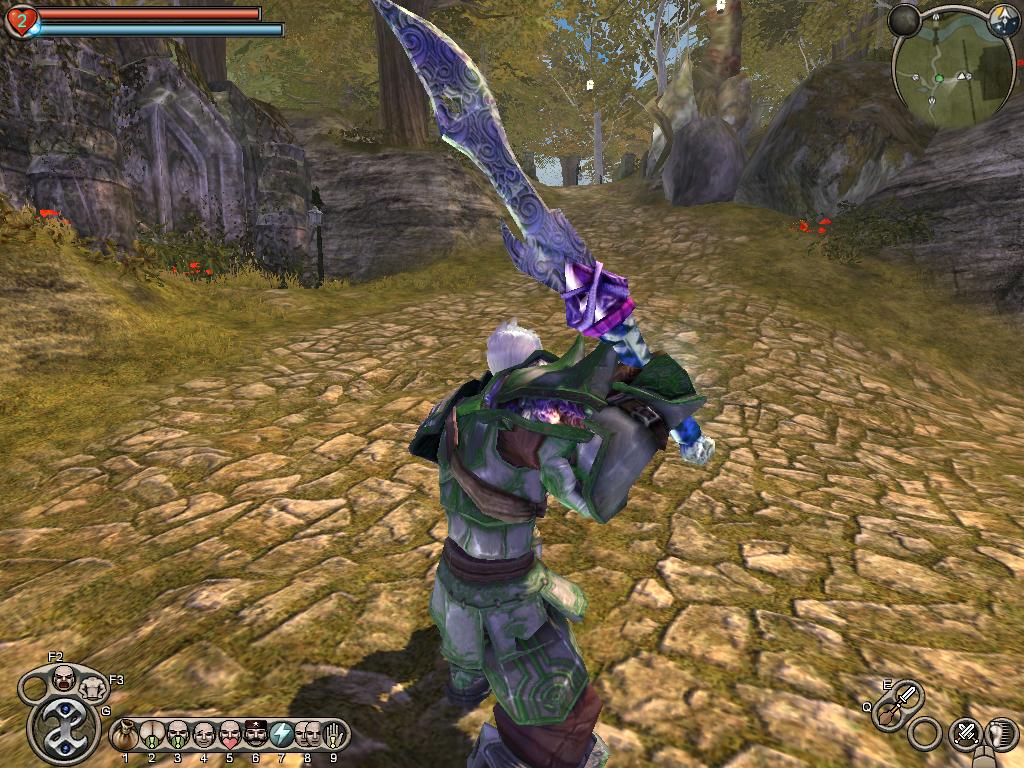This screenshot has width=1024, height=768.
Task: Toggle the footprint sneak icon
Action: pyautogui.click(x=1000, y=733)
